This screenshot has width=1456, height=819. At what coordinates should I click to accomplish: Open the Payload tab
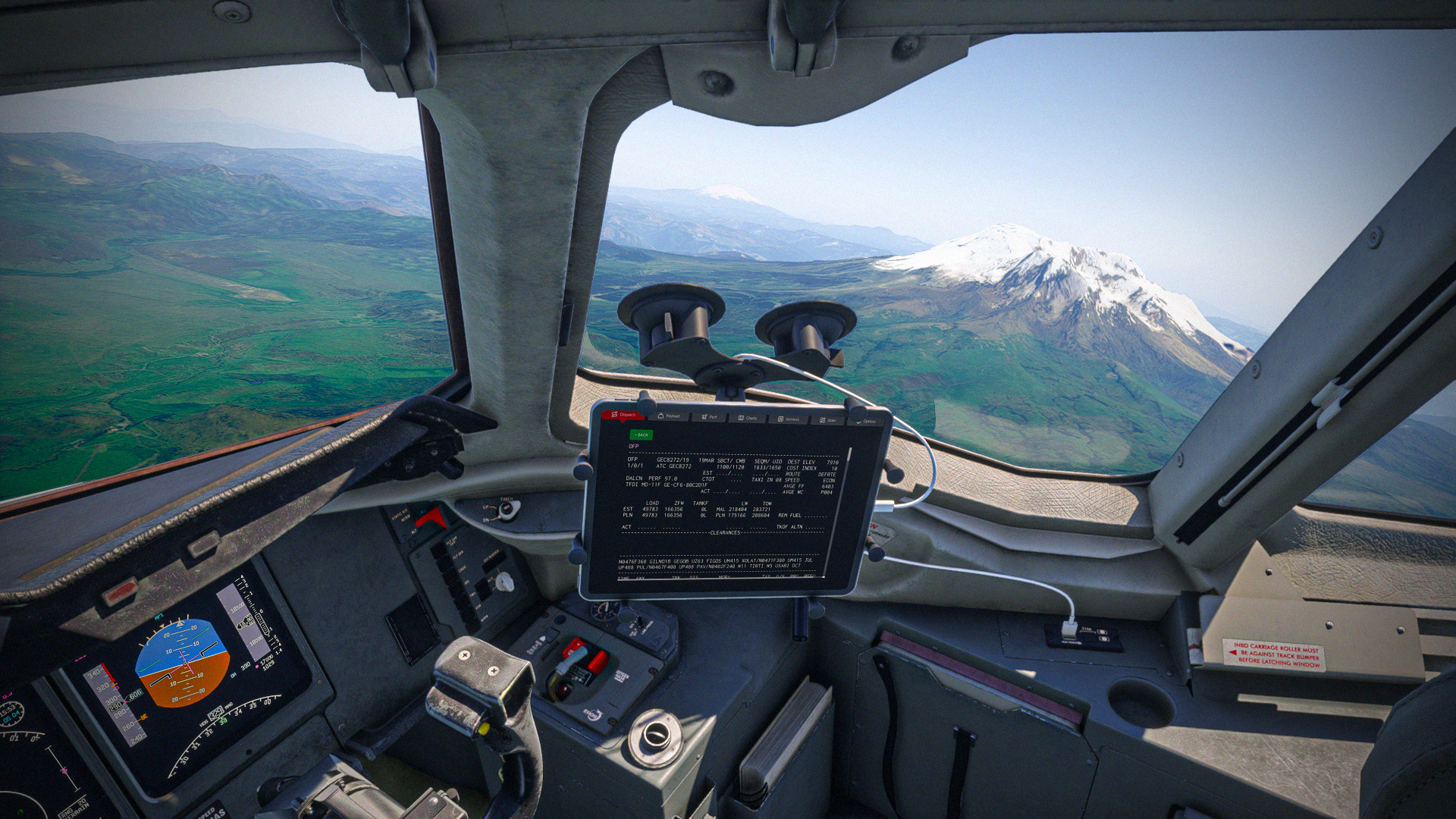pyautogui.click(x=669, y=416)
